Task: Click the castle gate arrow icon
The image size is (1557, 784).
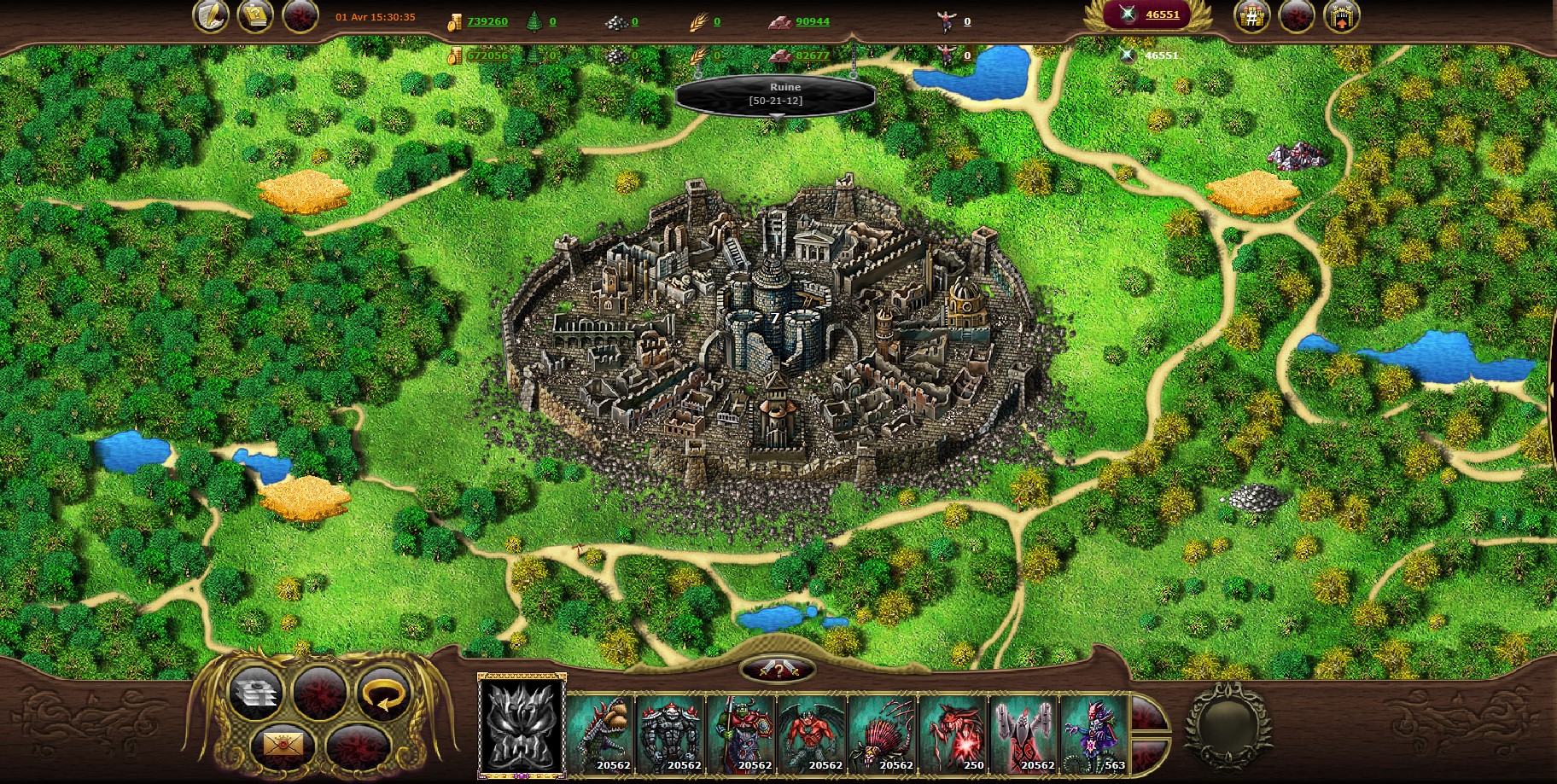Action: pos(1341,16)
